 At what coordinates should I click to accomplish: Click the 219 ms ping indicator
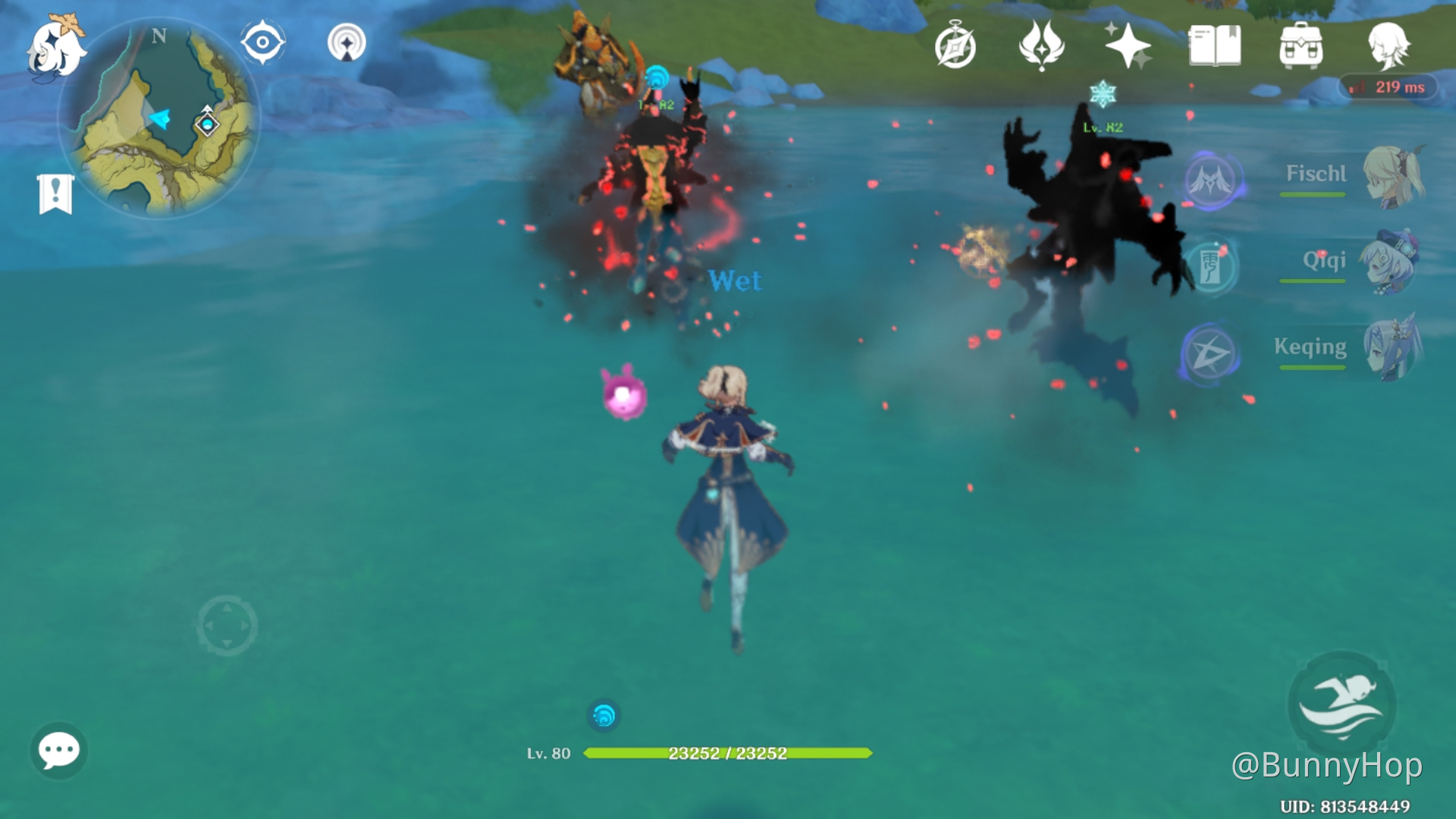[1387, 86]
